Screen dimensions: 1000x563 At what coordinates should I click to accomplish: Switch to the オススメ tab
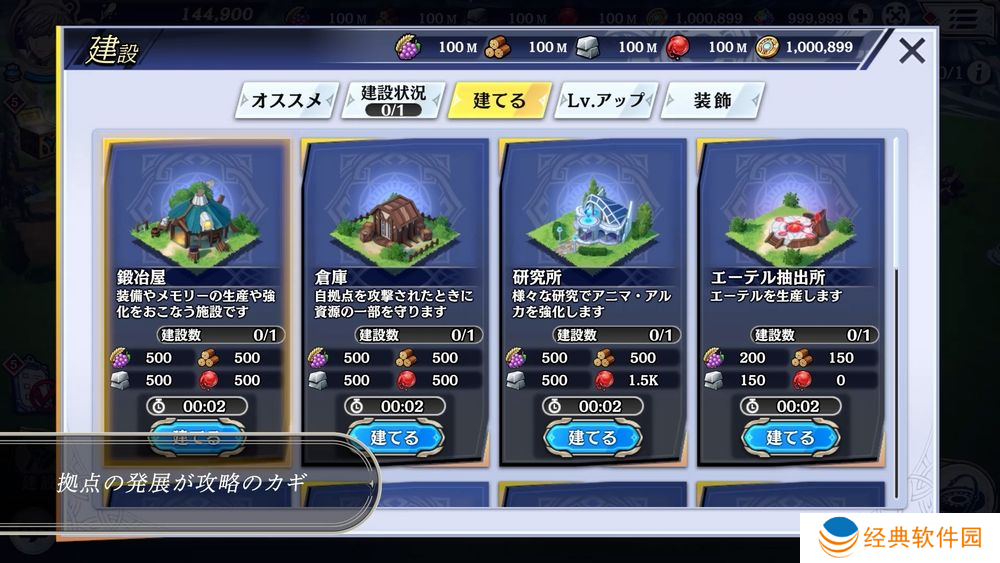[x=287, y=101]
